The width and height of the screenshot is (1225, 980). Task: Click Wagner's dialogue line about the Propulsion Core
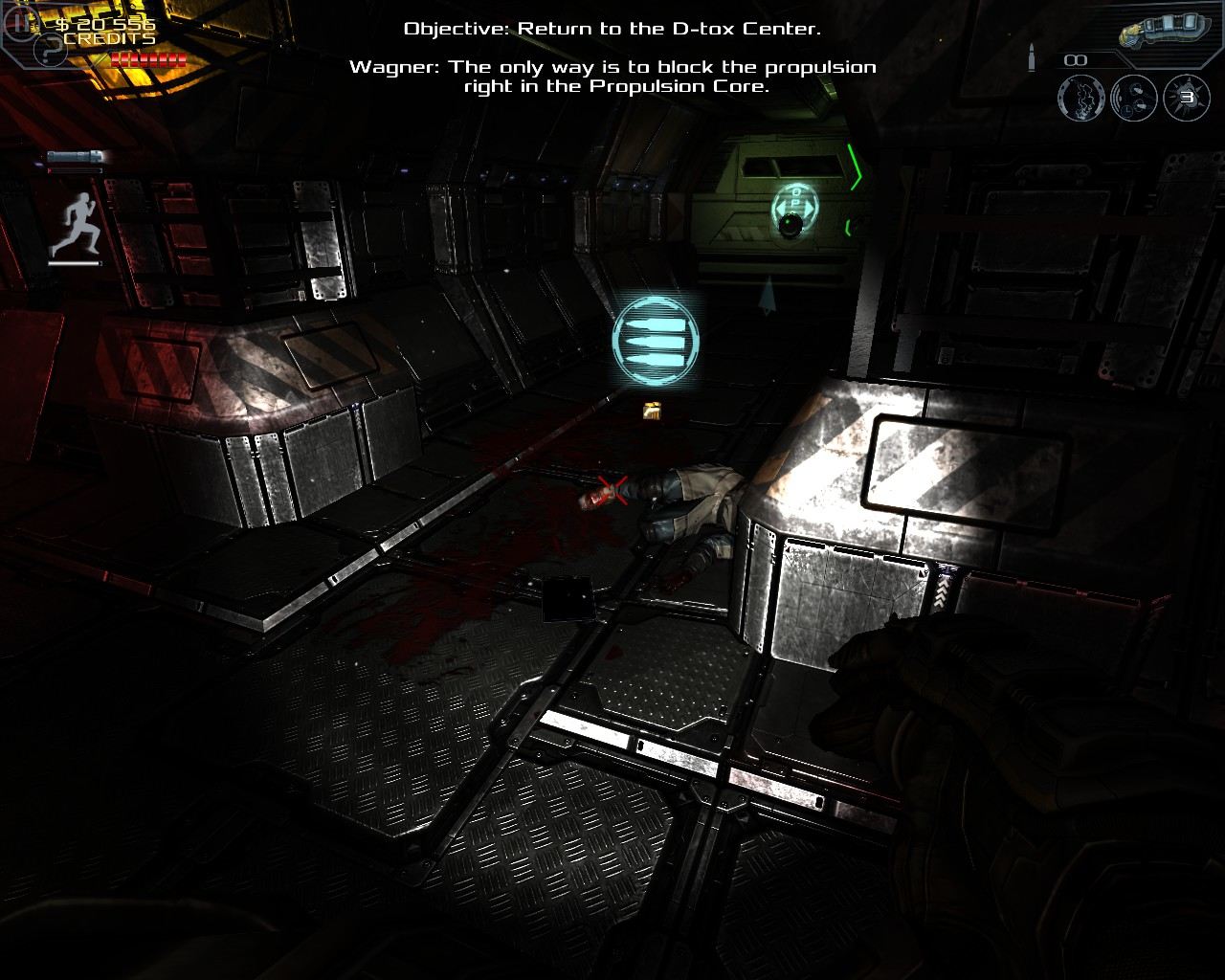[612, 77]
